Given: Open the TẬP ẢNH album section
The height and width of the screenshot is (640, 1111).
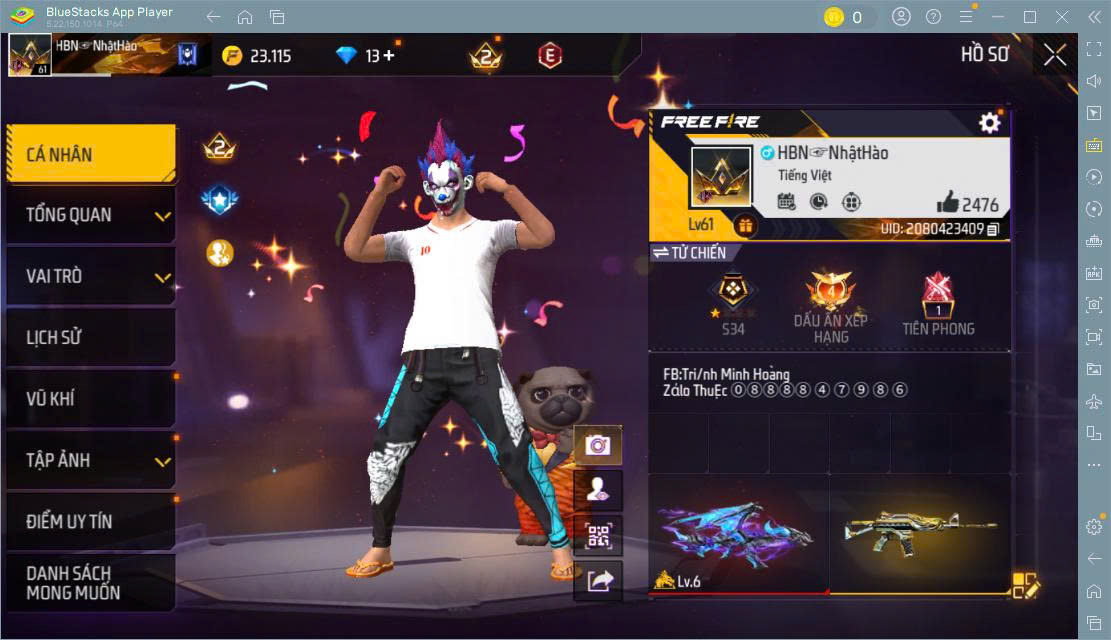Looking at the screenshot, I should 91,460.
